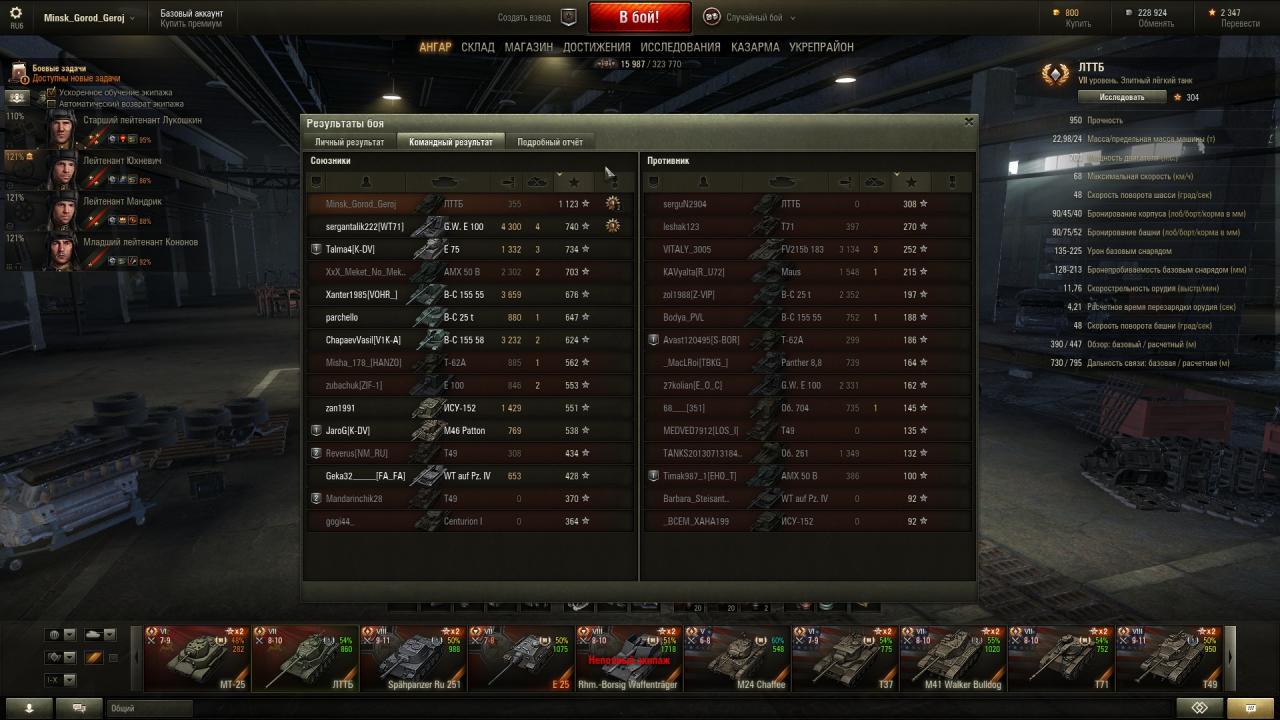Open the СКЛАД menu
This screenshot has width=1280, height=720.
478,47
